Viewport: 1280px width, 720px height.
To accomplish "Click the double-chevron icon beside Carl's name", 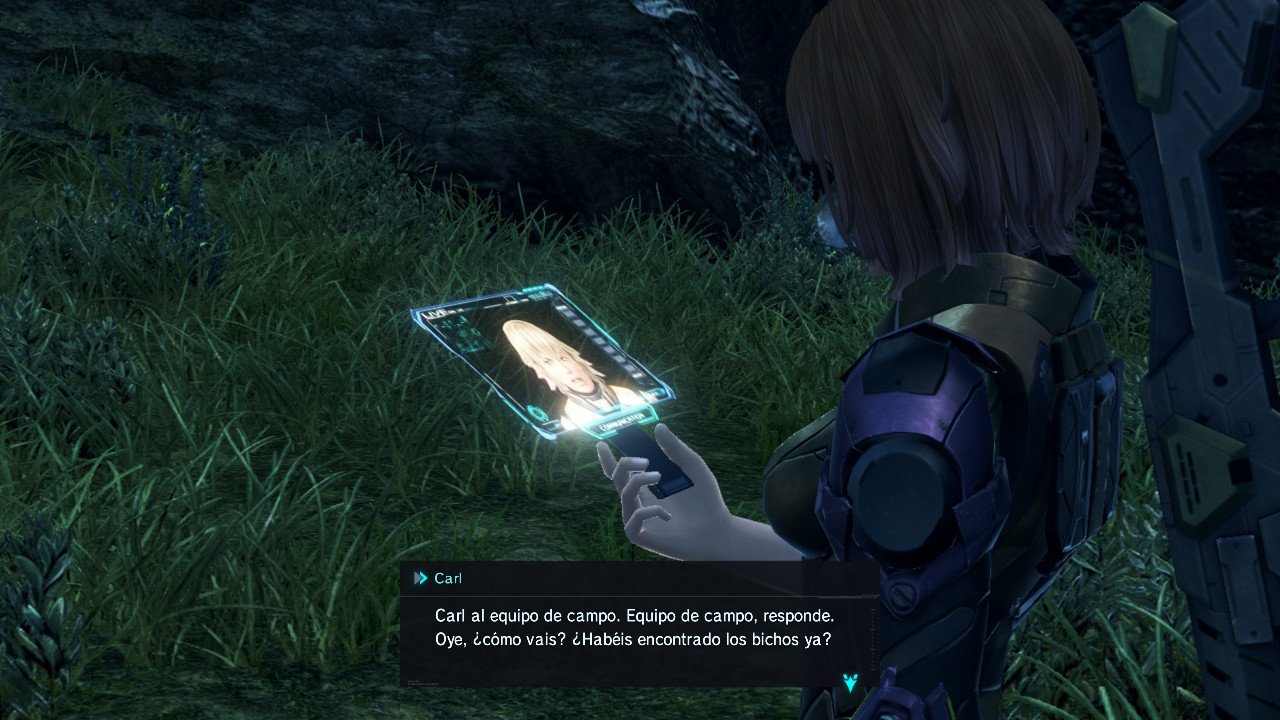I will pyautogui.click(x=420, y=578).
